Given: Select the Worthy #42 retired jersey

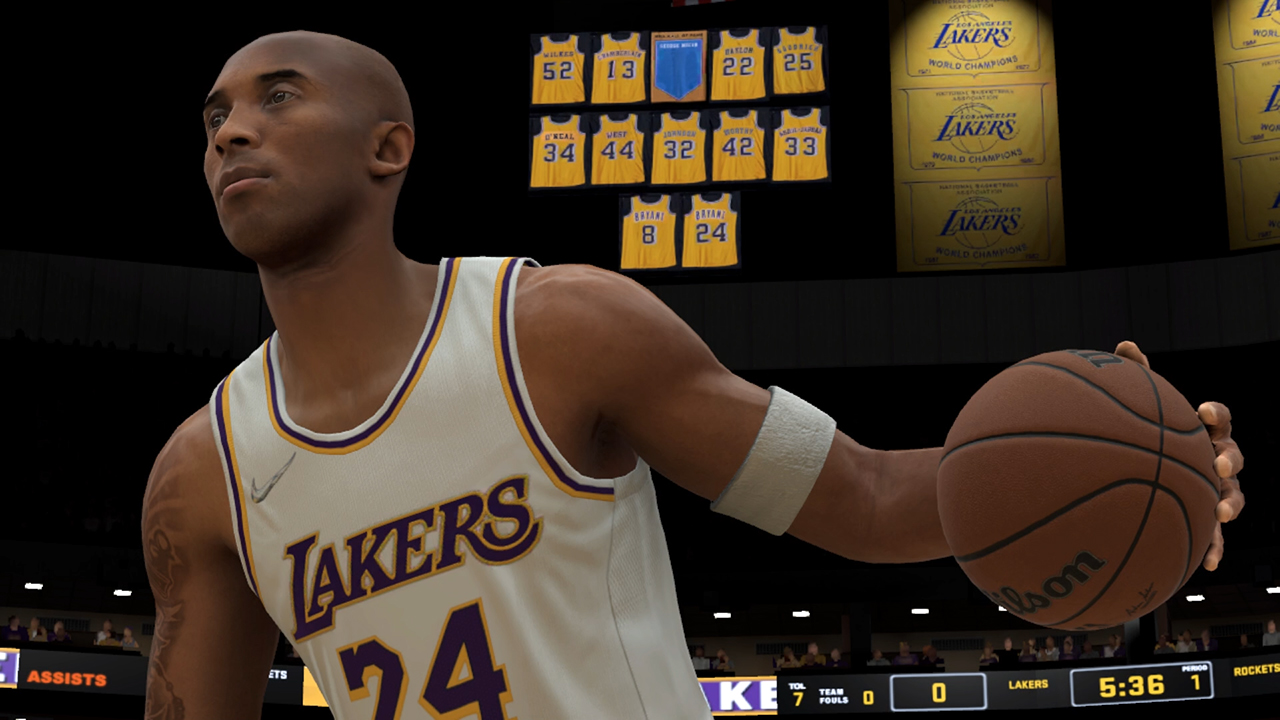Looking at the screenshot, I should (739, 145).
